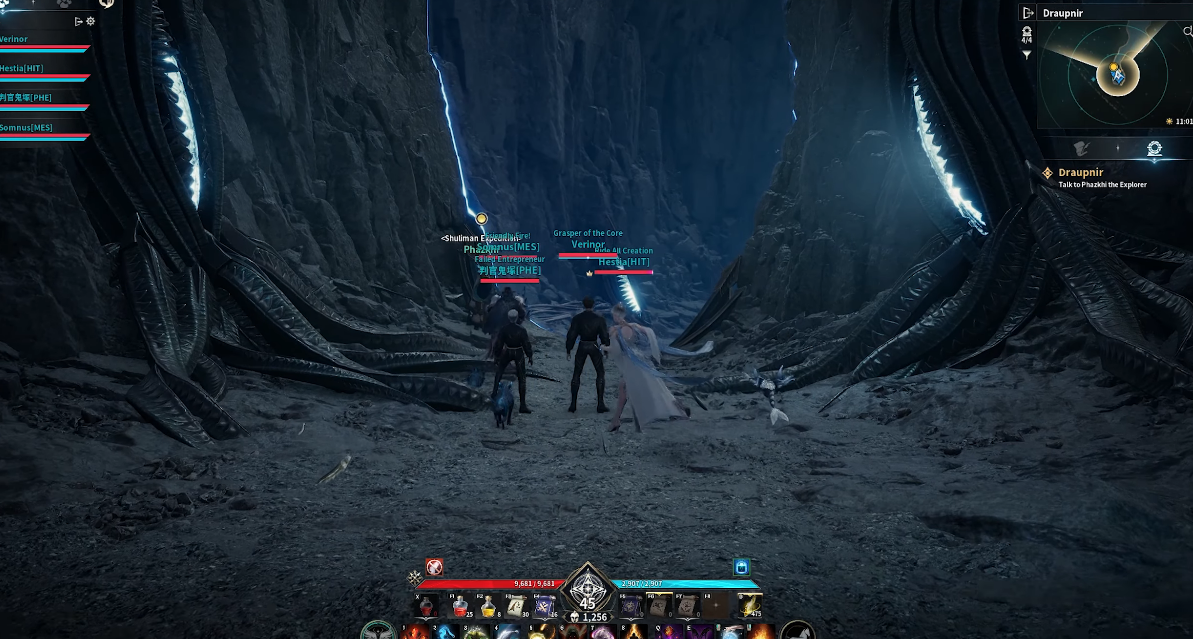The height and width of the screenshot is (639, 1193).
Task: Click the exit icon beside Draupnir title
Action: click(x=1027, y=13)
